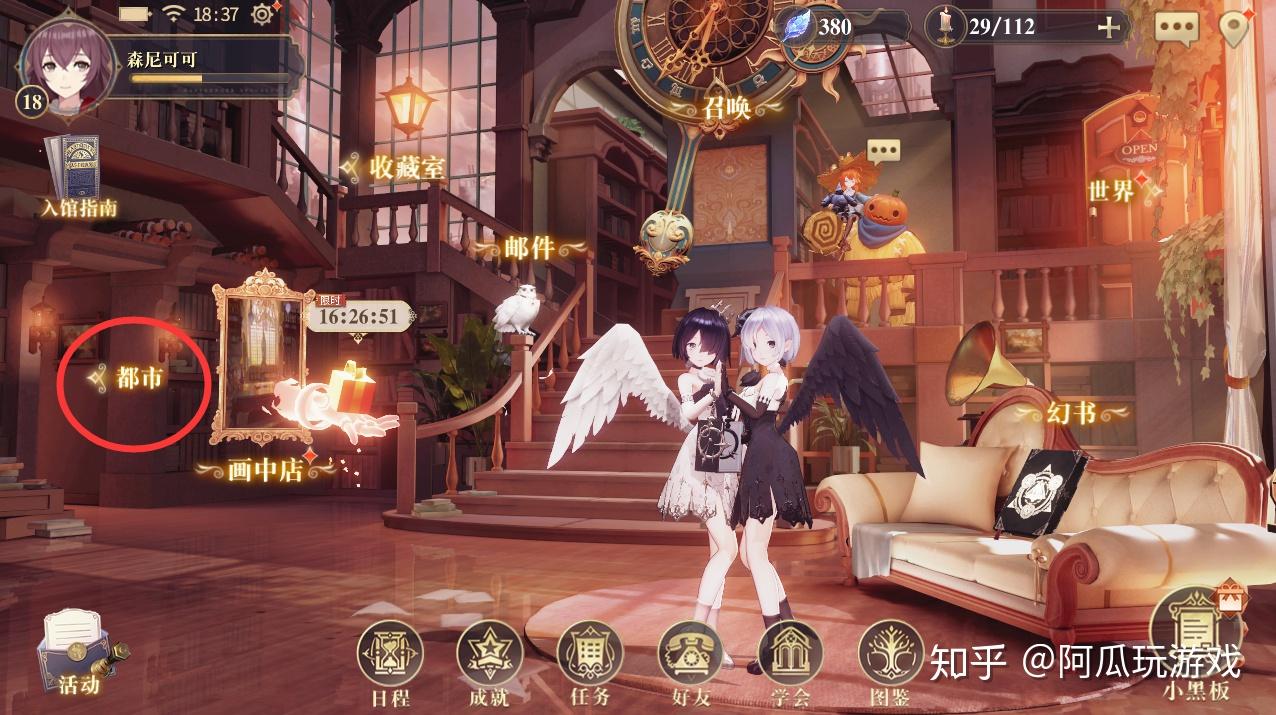This screenshot has width=1276, height=715.
Task: Open the 任务 quests list
Action: pos(589,660)
